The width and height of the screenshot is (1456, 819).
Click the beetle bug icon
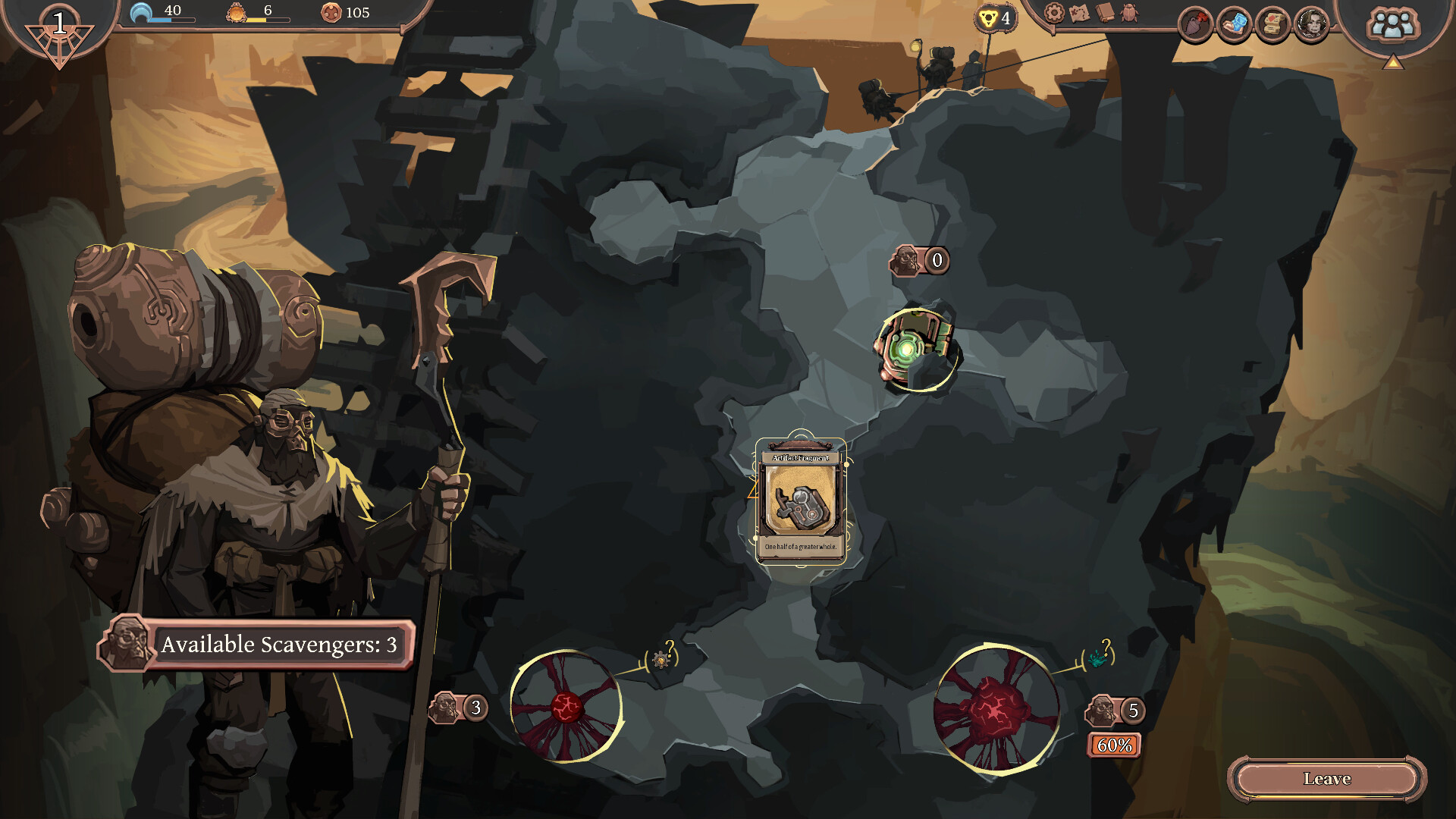coord(1130,13)
